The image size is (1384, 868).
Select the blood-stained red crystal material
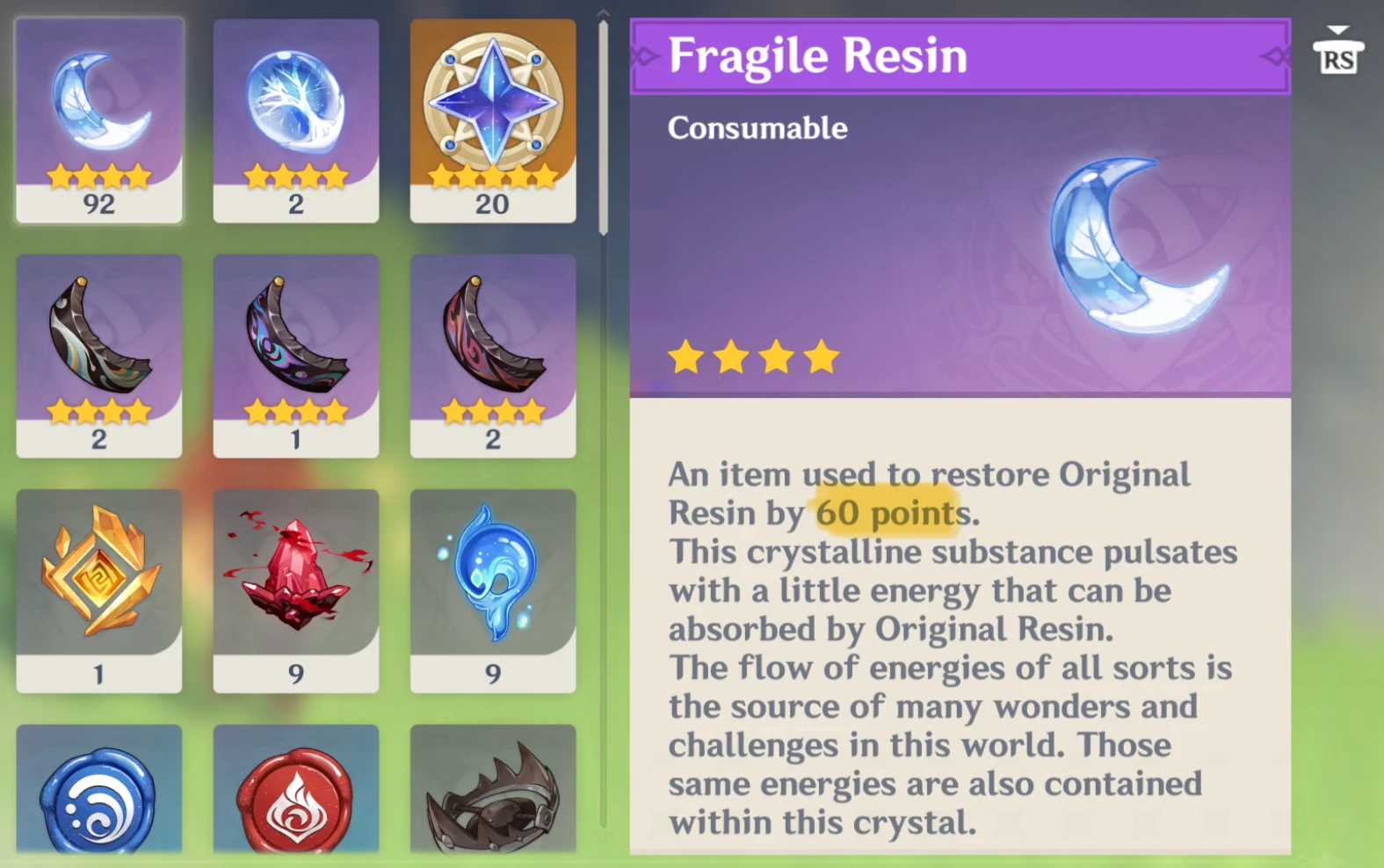pyautogui.click(x=296, y=580)
